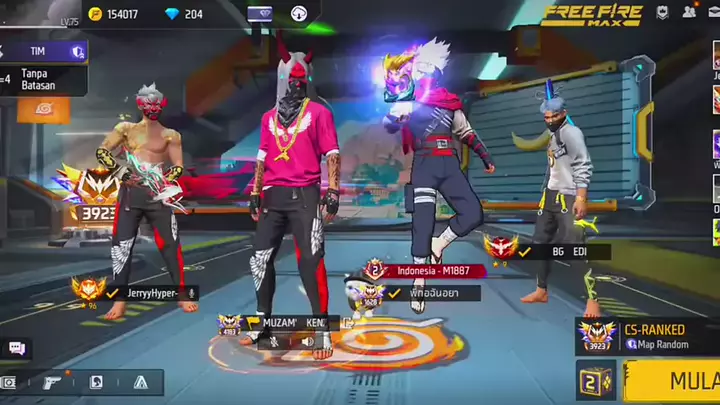Click the dice icon beside the MULAI button
The width and height of the screenshot is (720, 405).
coord(594,381)
